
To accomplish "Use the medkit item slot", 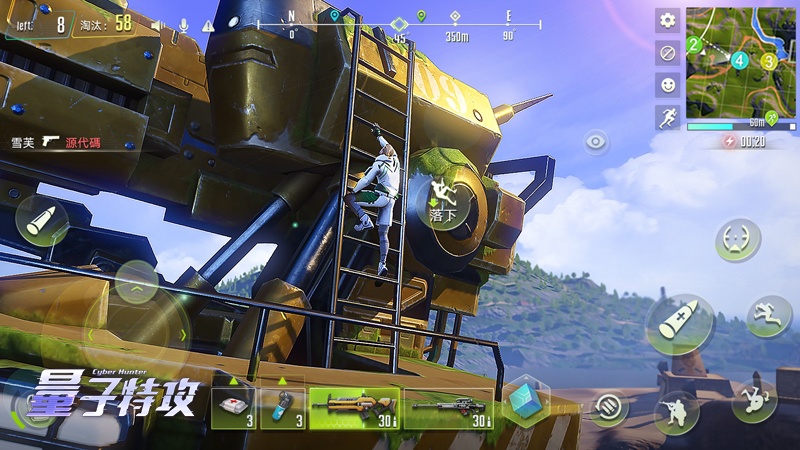I will pos(234,408).
